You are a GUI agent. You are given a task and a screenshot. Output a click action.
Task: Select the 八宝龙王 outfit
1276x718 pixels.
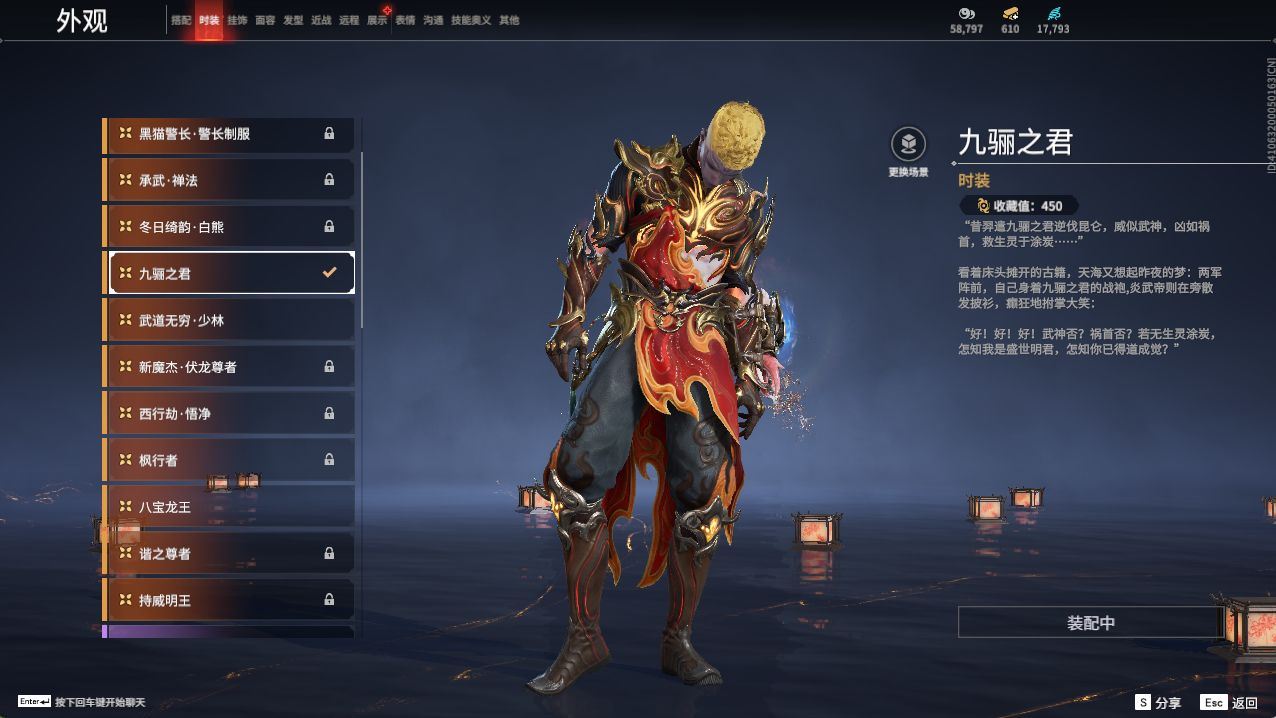click(x=230, y=507)
